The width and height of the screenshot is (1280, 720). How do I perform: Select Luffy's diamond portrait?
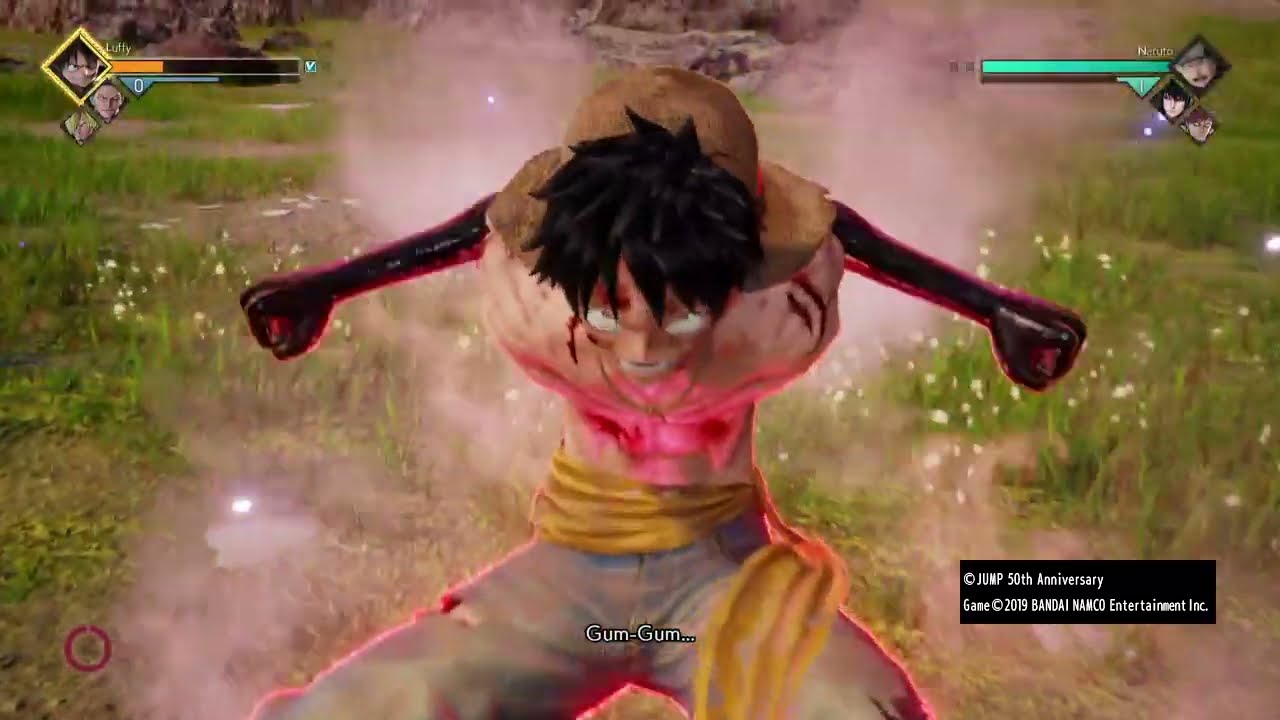click(x=77, y=65)
